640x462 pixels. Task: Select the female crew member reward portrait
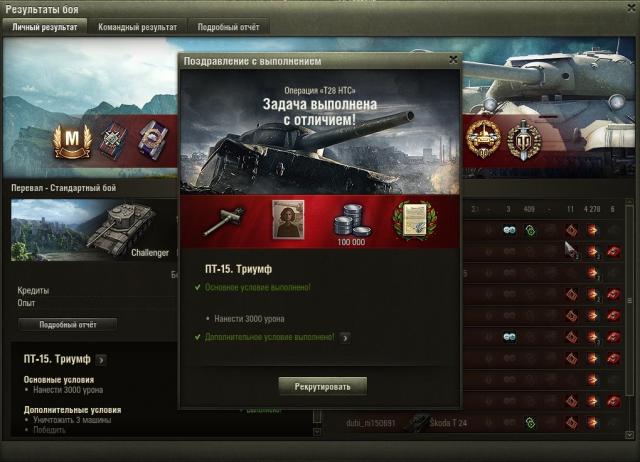click(x=289, y=219)
